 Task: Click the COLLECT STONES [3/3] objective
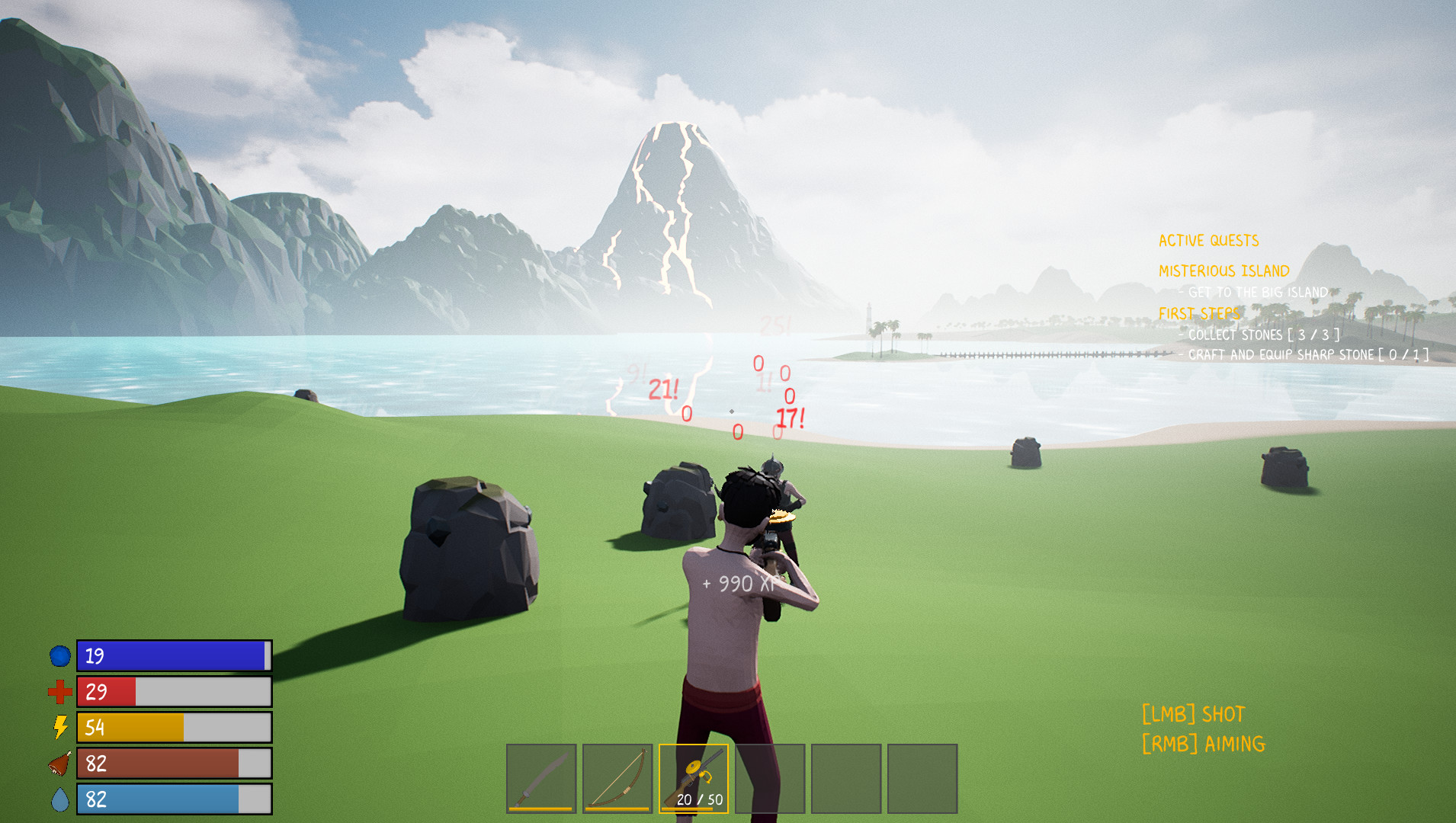tap(1258, 334)
